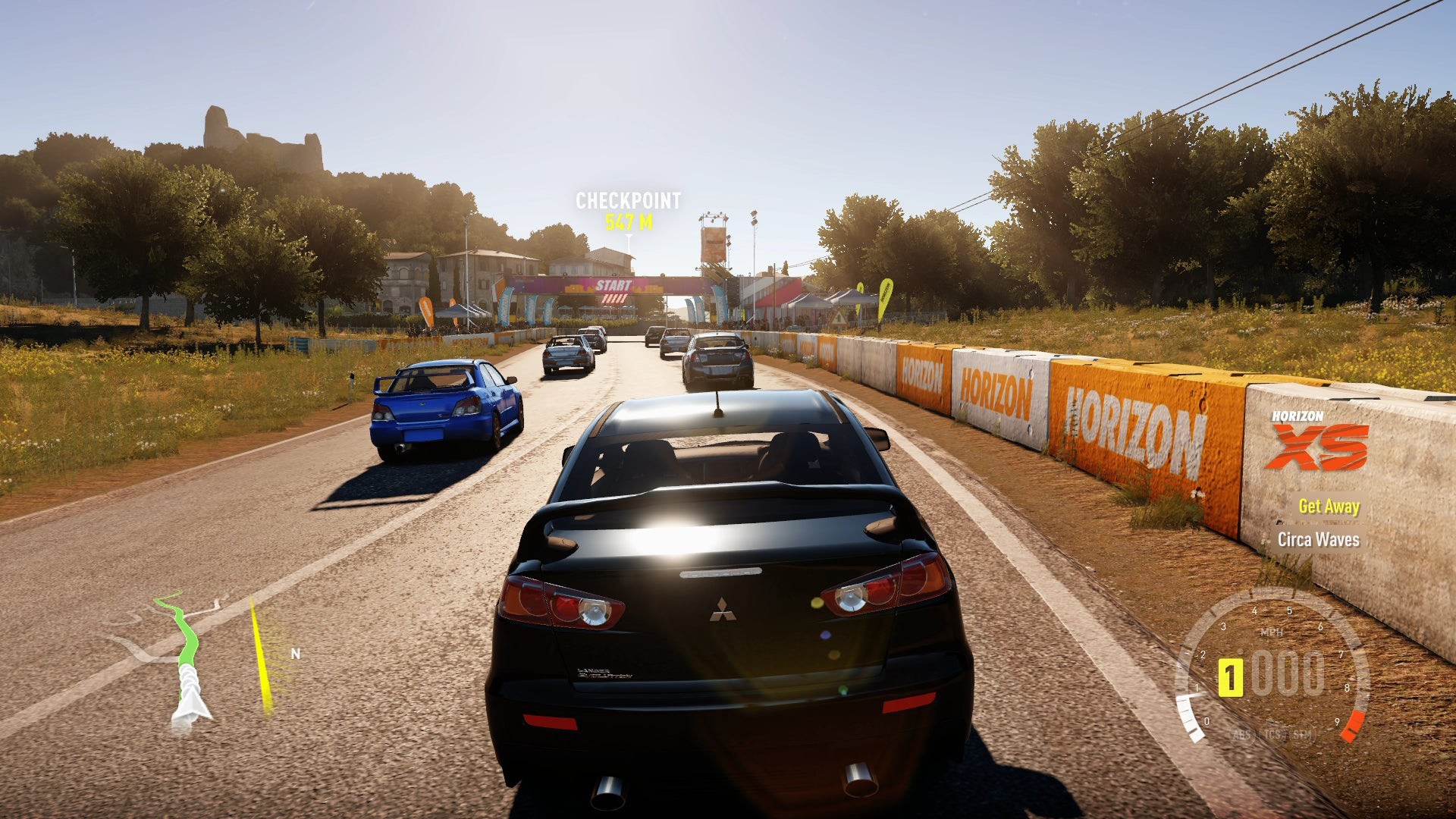Click the Get Away song title

(1329, 507)
